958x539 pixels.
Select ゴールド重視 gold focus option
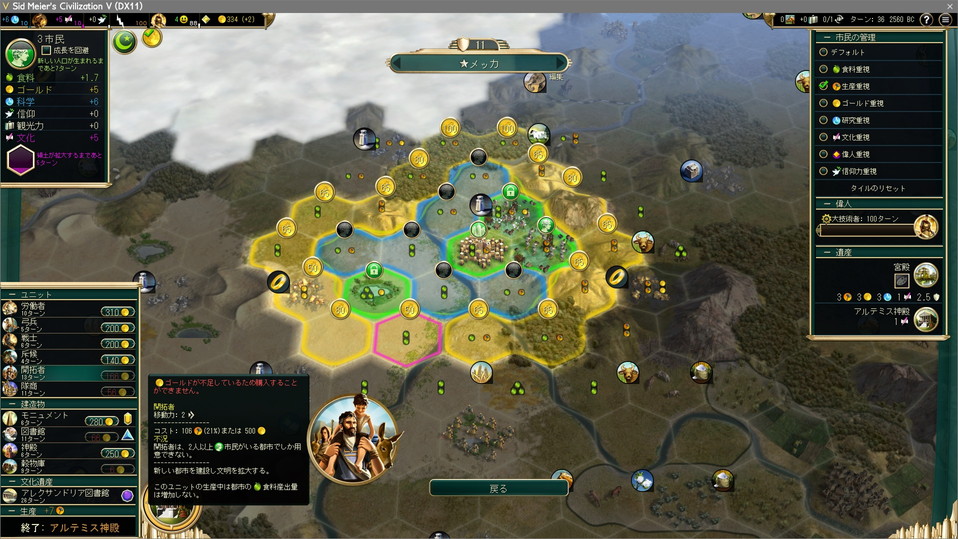(x=823, y=103)
